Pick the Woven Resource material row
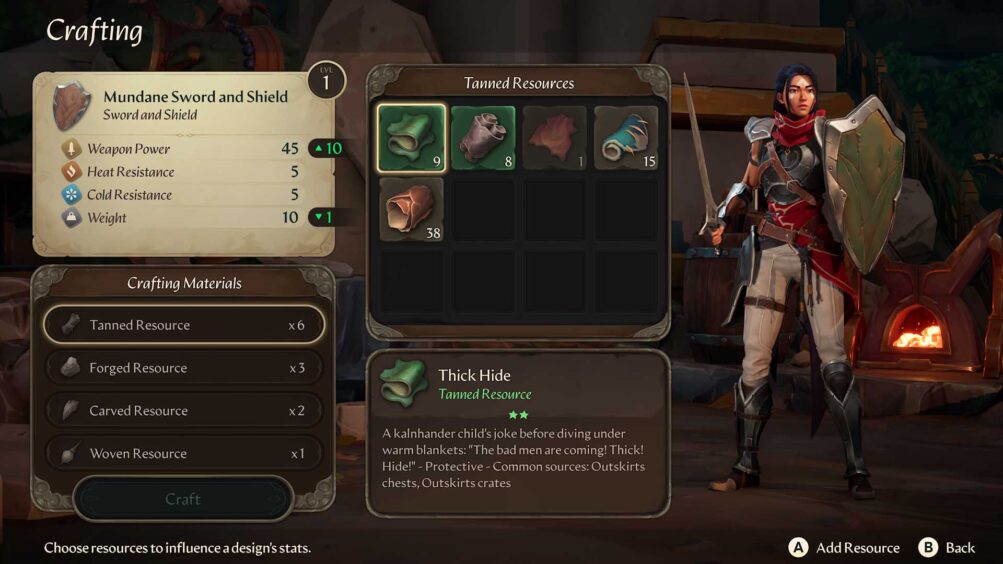This screenshot has width=1003, height=564. click(x=183, y=454)
